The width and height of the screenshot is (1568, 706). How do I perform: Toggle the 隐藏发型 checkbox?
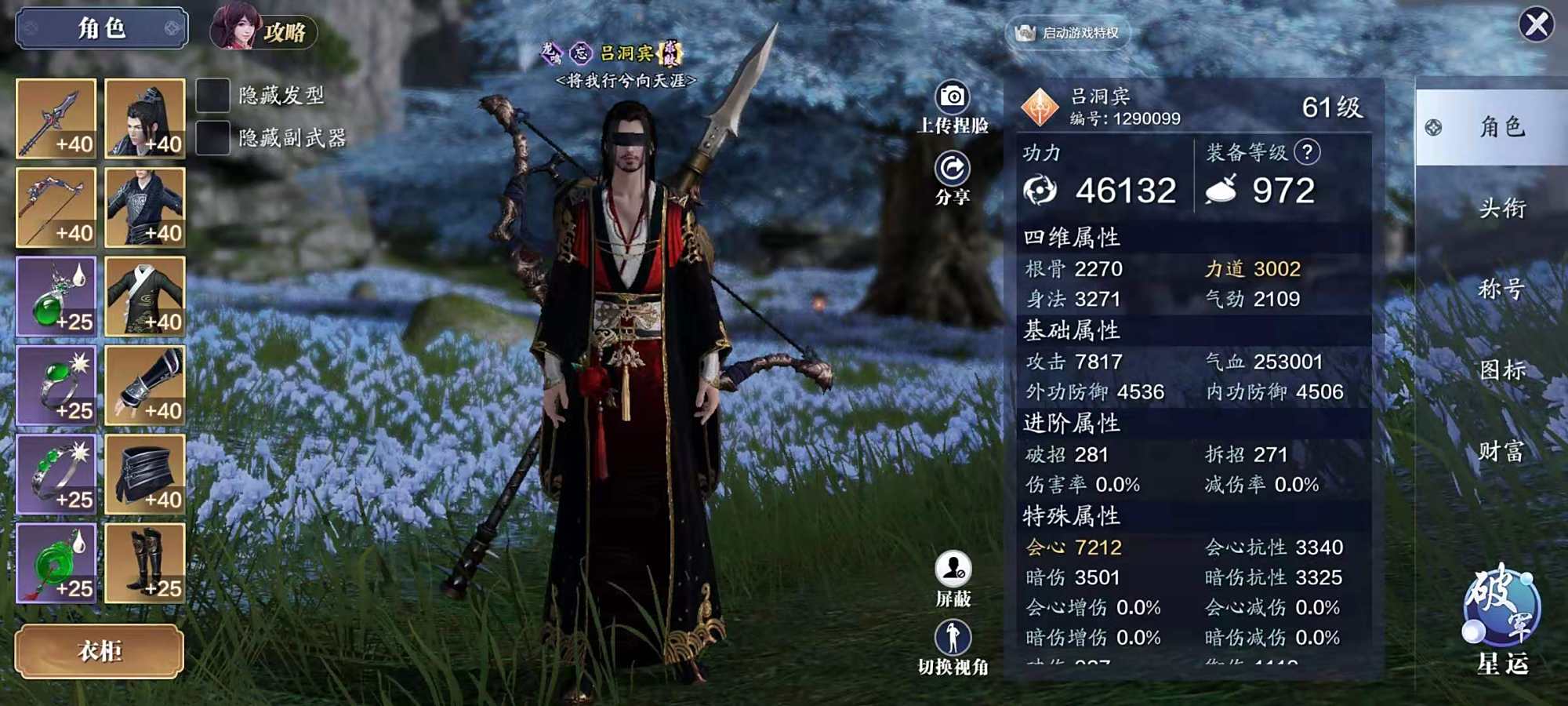212,96
